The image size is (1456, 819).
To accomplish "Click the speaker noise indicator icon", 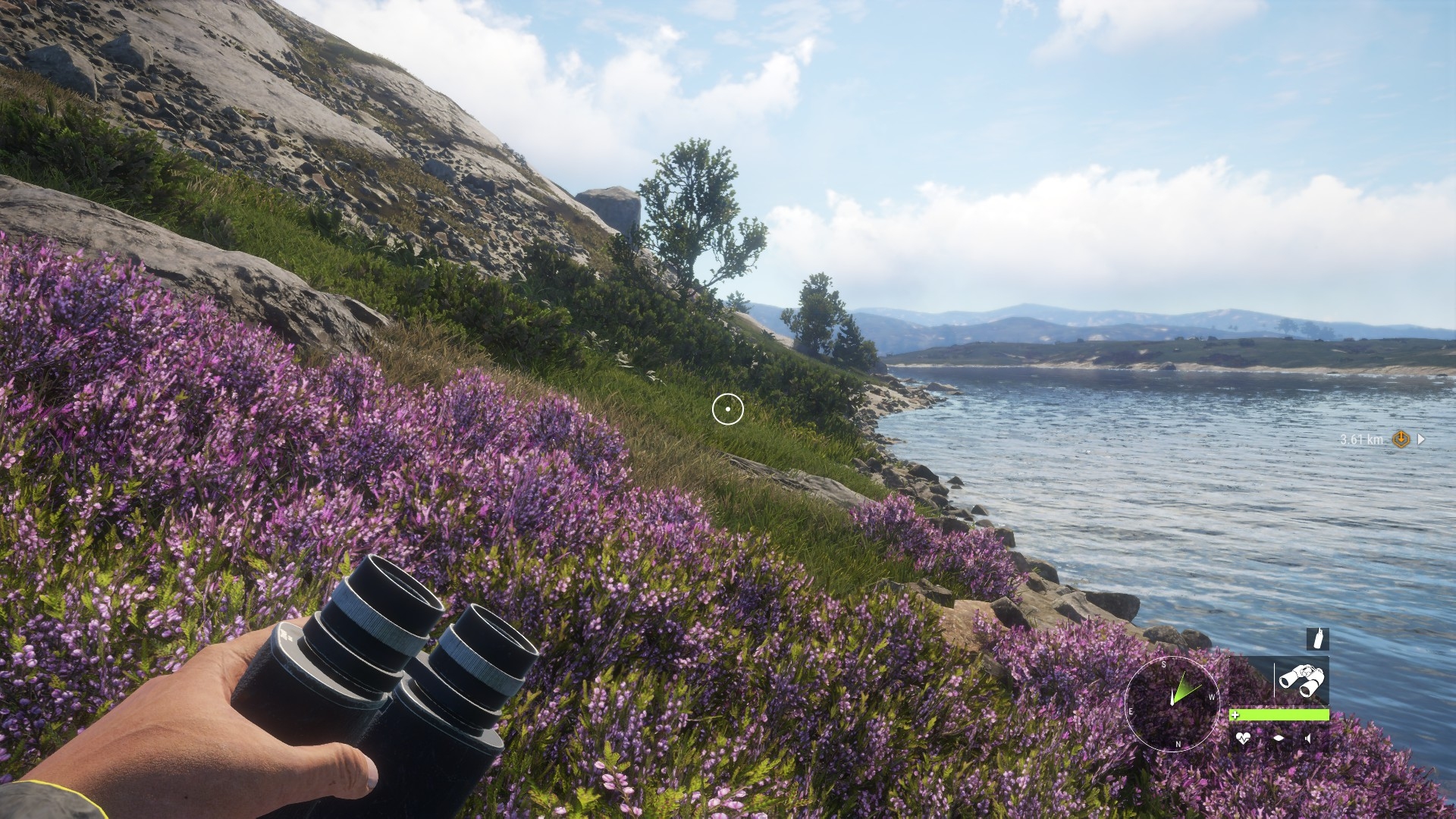I will tap(1309, 738).
